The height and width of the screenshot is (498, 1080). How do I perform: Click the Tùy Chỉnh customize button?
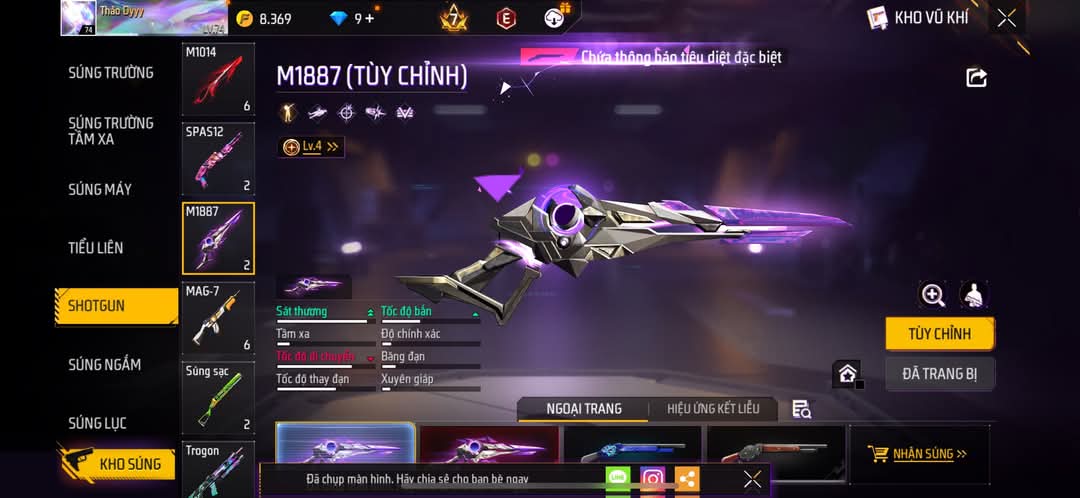click(x=939, y=334)
